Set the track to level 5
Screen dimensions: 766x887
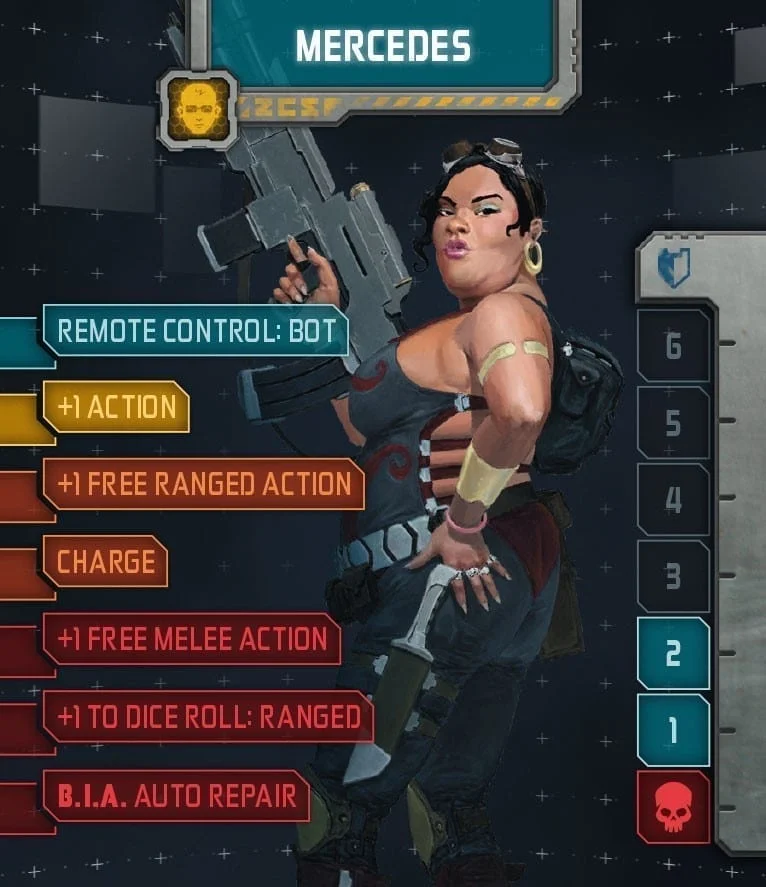click(673, 423)
